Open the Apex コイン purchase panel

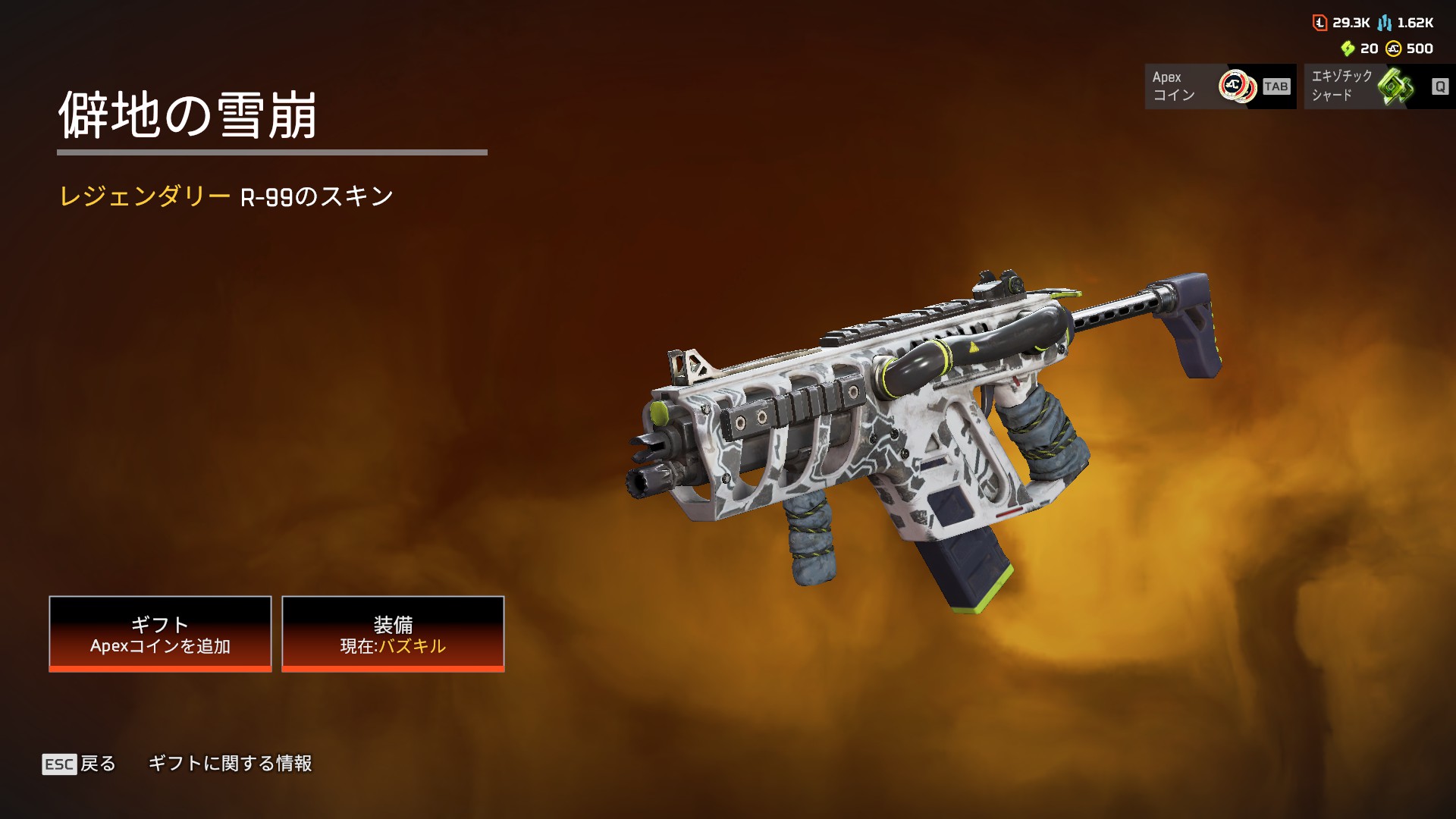(x=1219, y=86)
